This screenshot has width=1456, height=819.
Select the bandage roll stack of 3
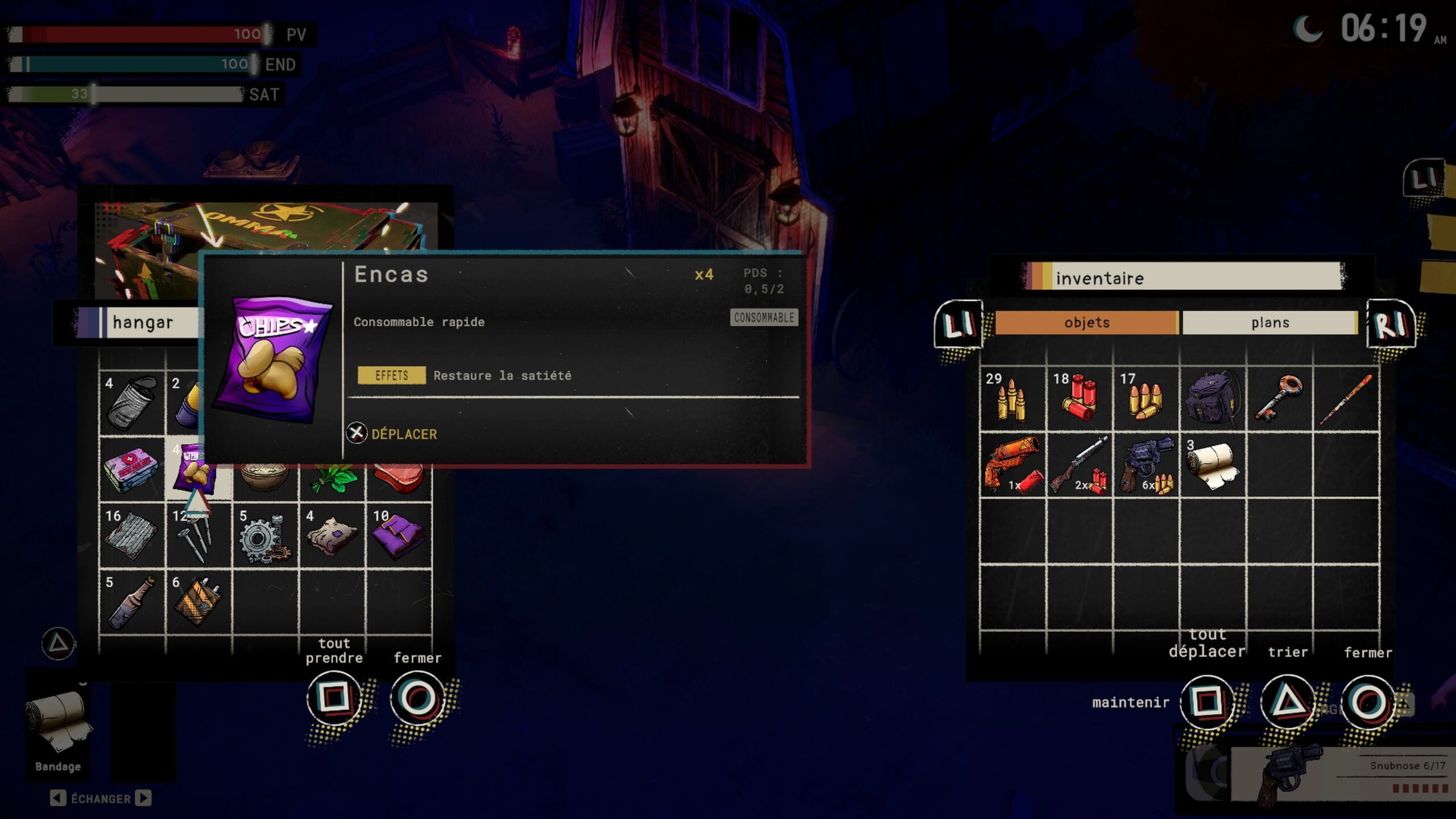(x=1213, y=465)
